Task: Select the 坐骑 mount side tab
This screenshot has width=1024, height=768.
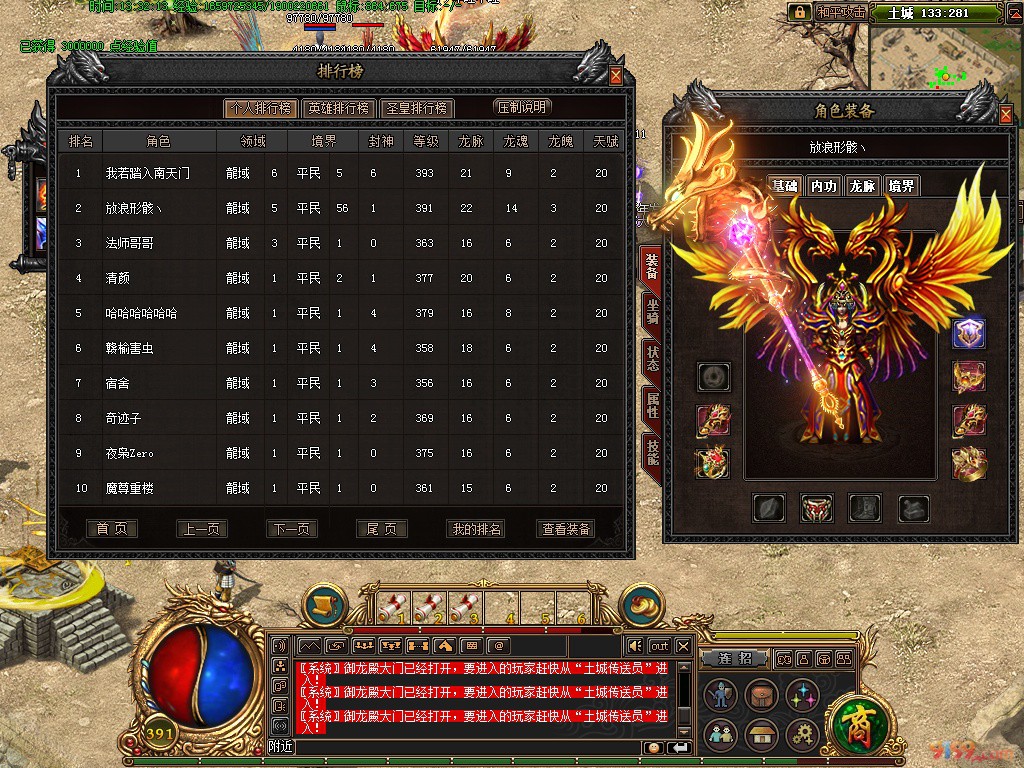Action: tap(652, 313)
